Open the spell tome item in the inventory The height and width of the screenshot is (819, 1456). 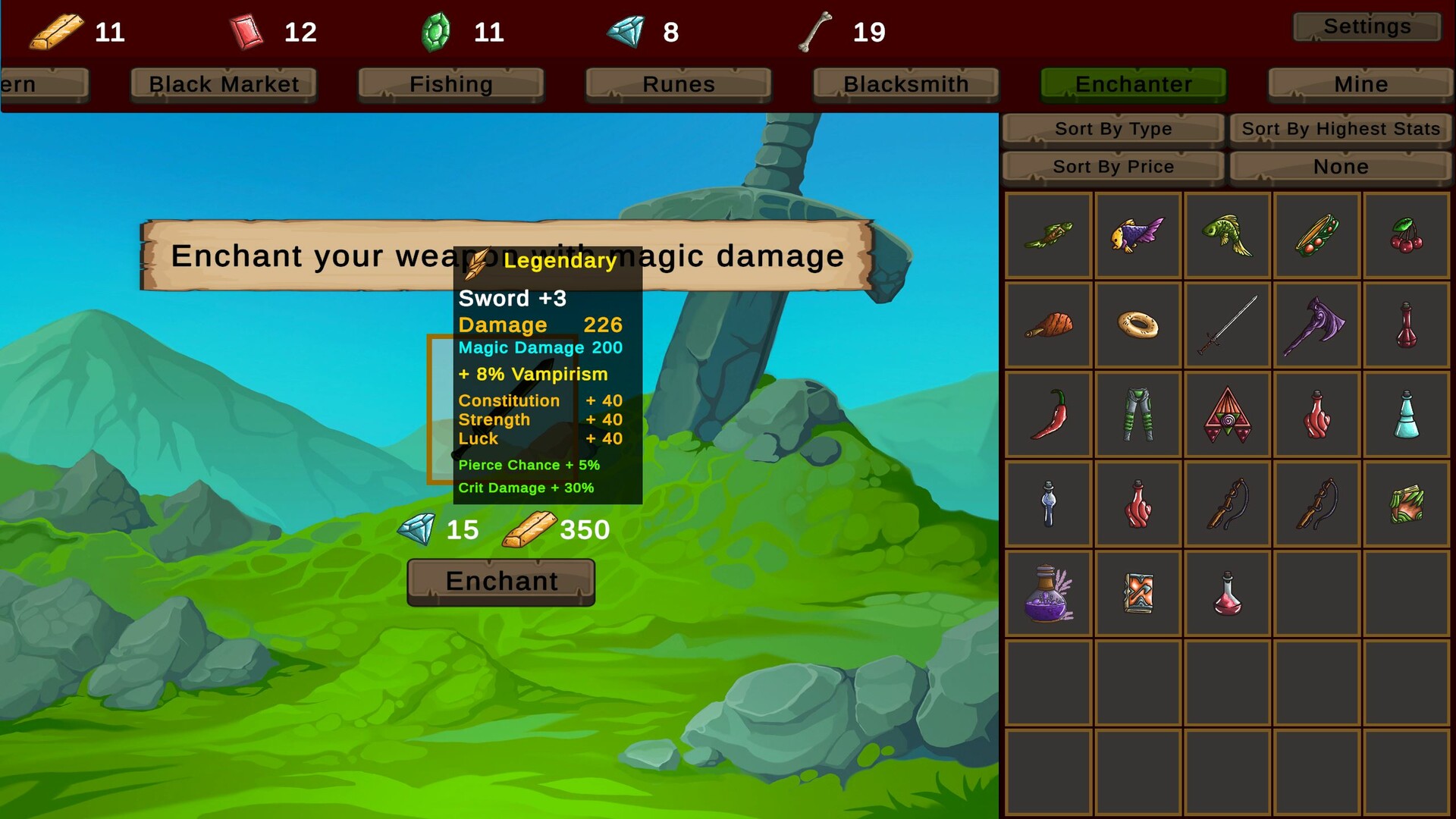point(1137,594)
